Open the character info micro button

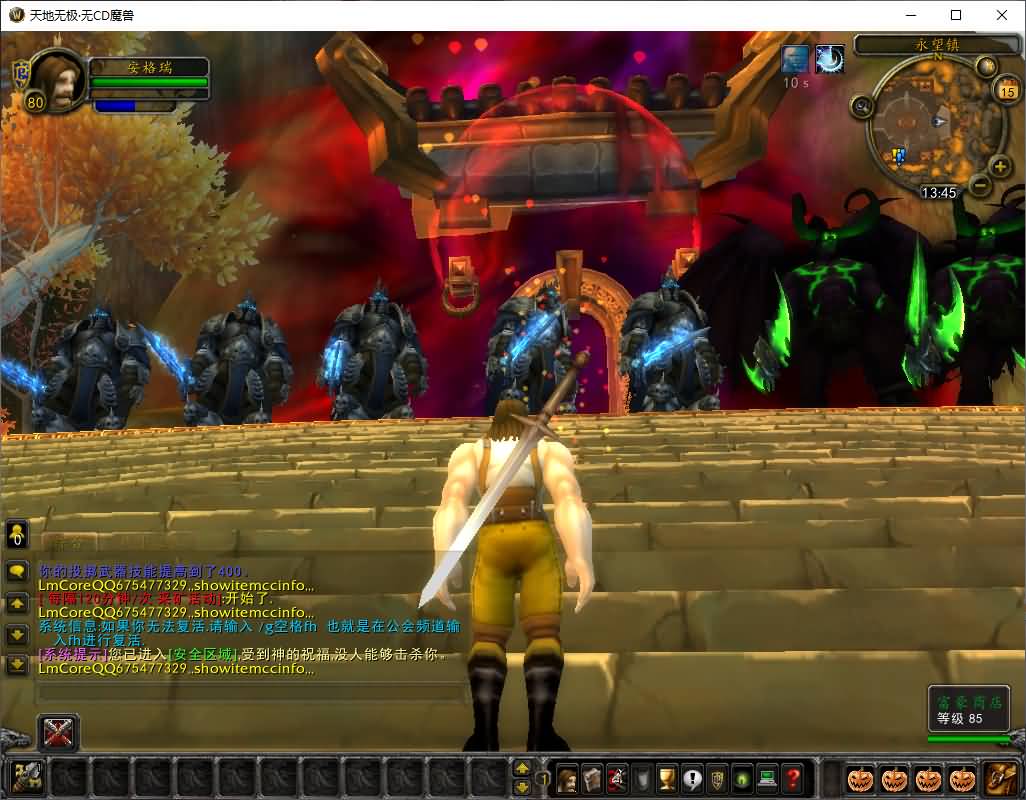(567, 777)
